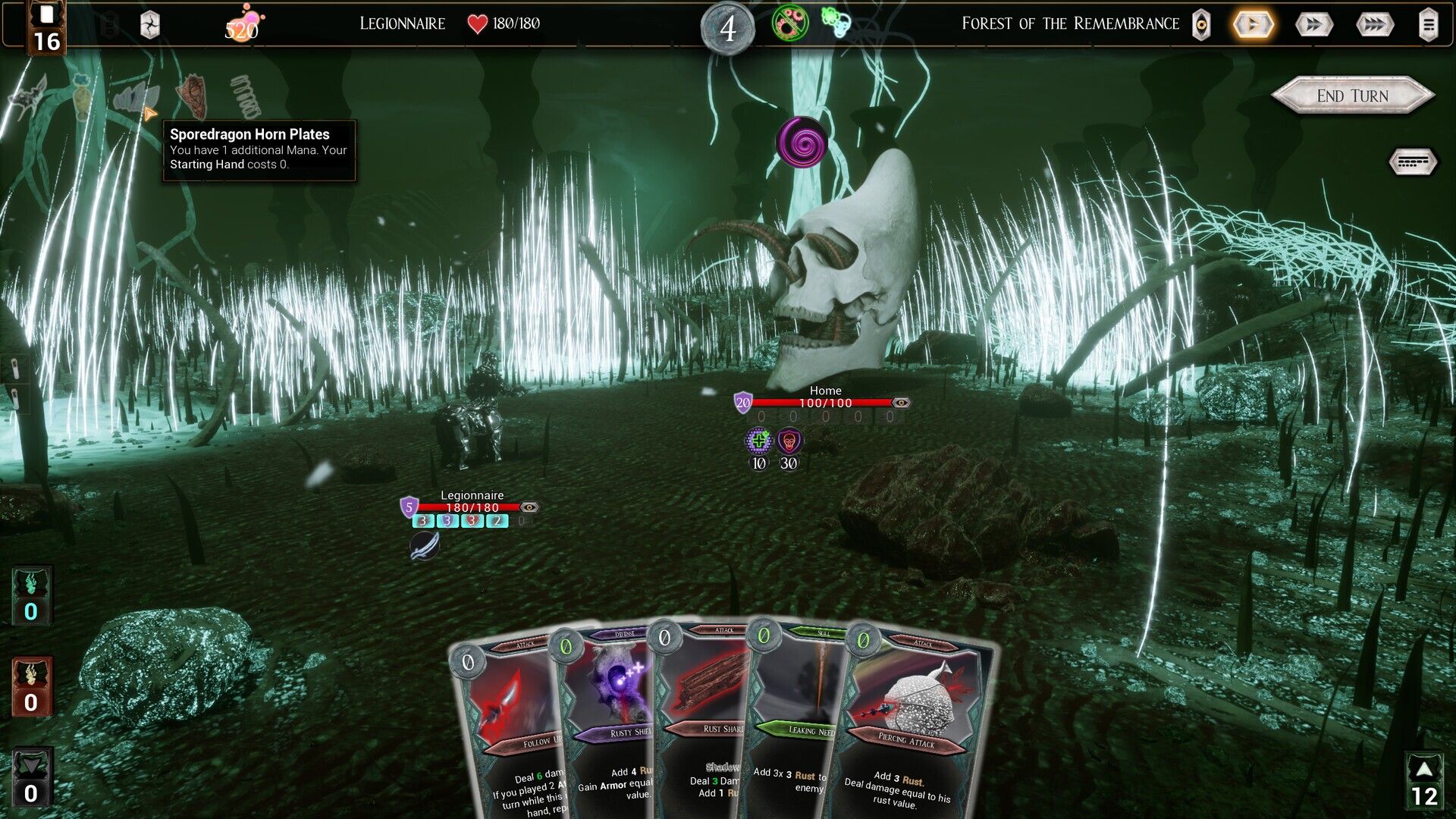
Task: Set normal game speed with single arrow
Action: coord(1253,24)
